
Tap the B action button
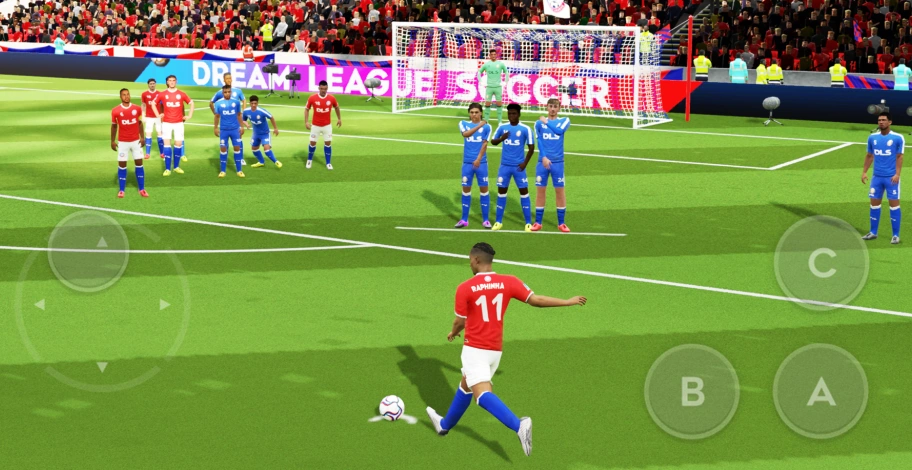[692, 391]
